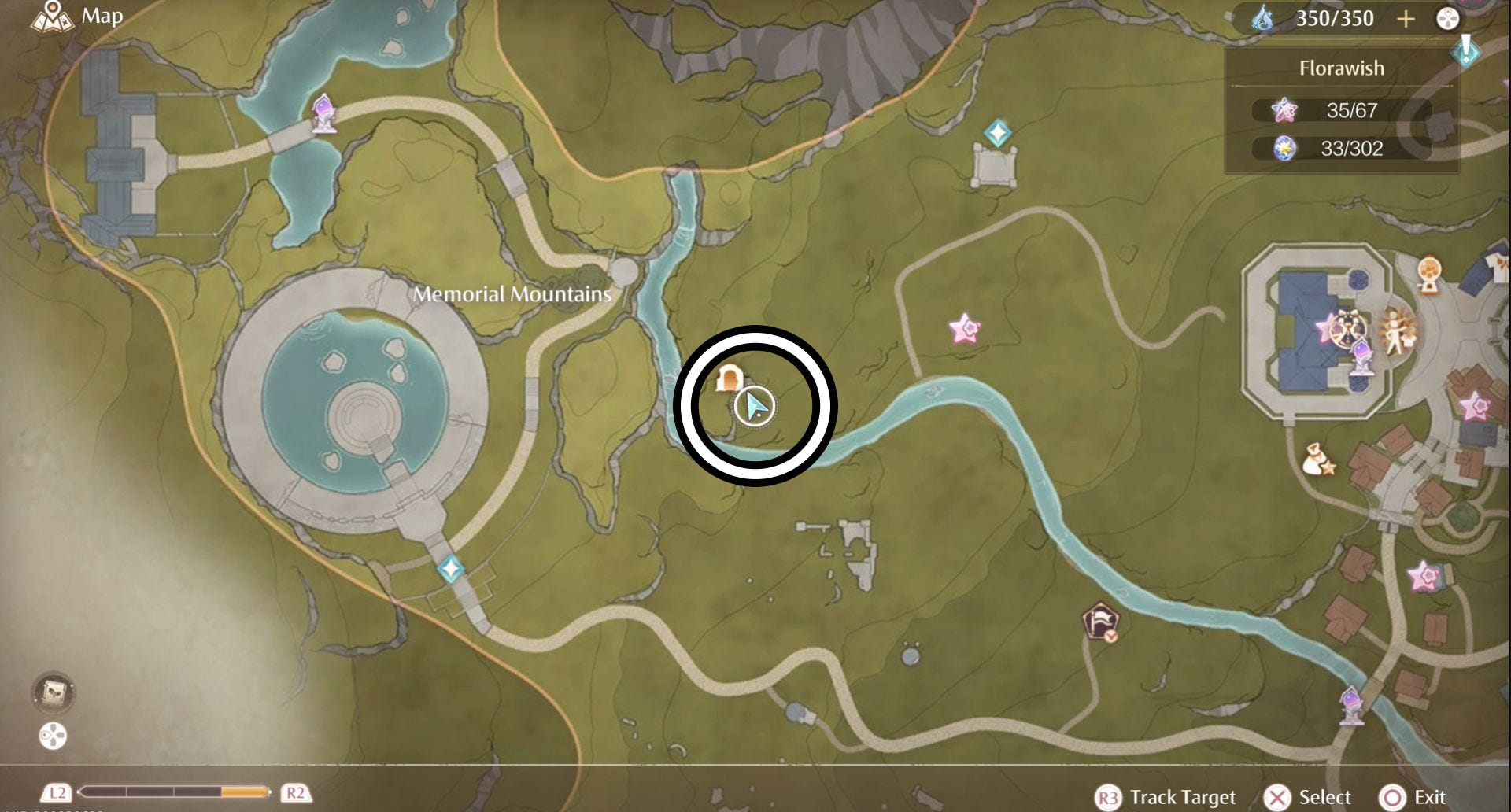Click the teal exclamation diamond marker
The width and height of the screenshot is (1511, 812).
click(1466, 51)
